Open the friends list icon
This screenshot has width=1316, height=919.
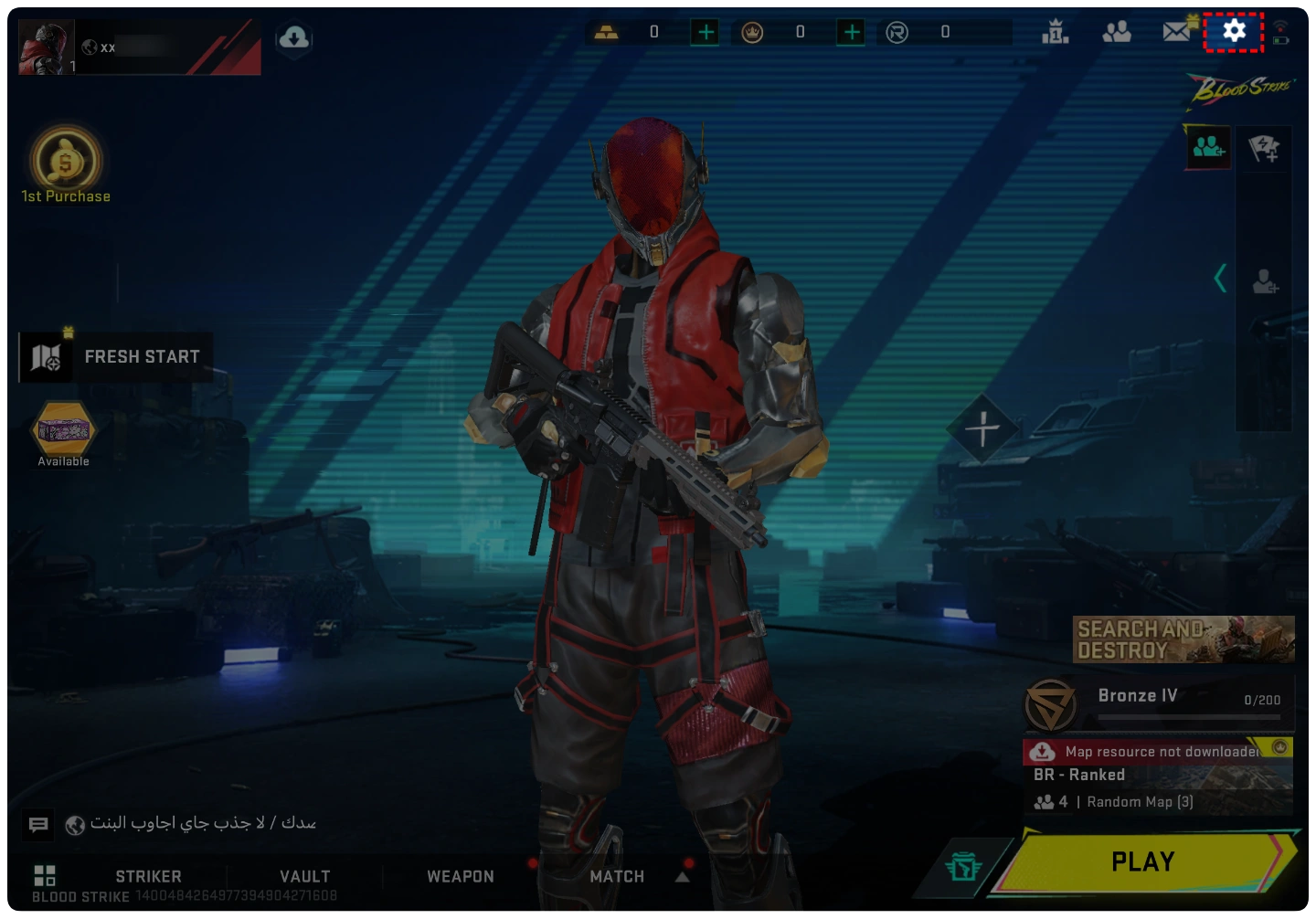pos(1117,33)
